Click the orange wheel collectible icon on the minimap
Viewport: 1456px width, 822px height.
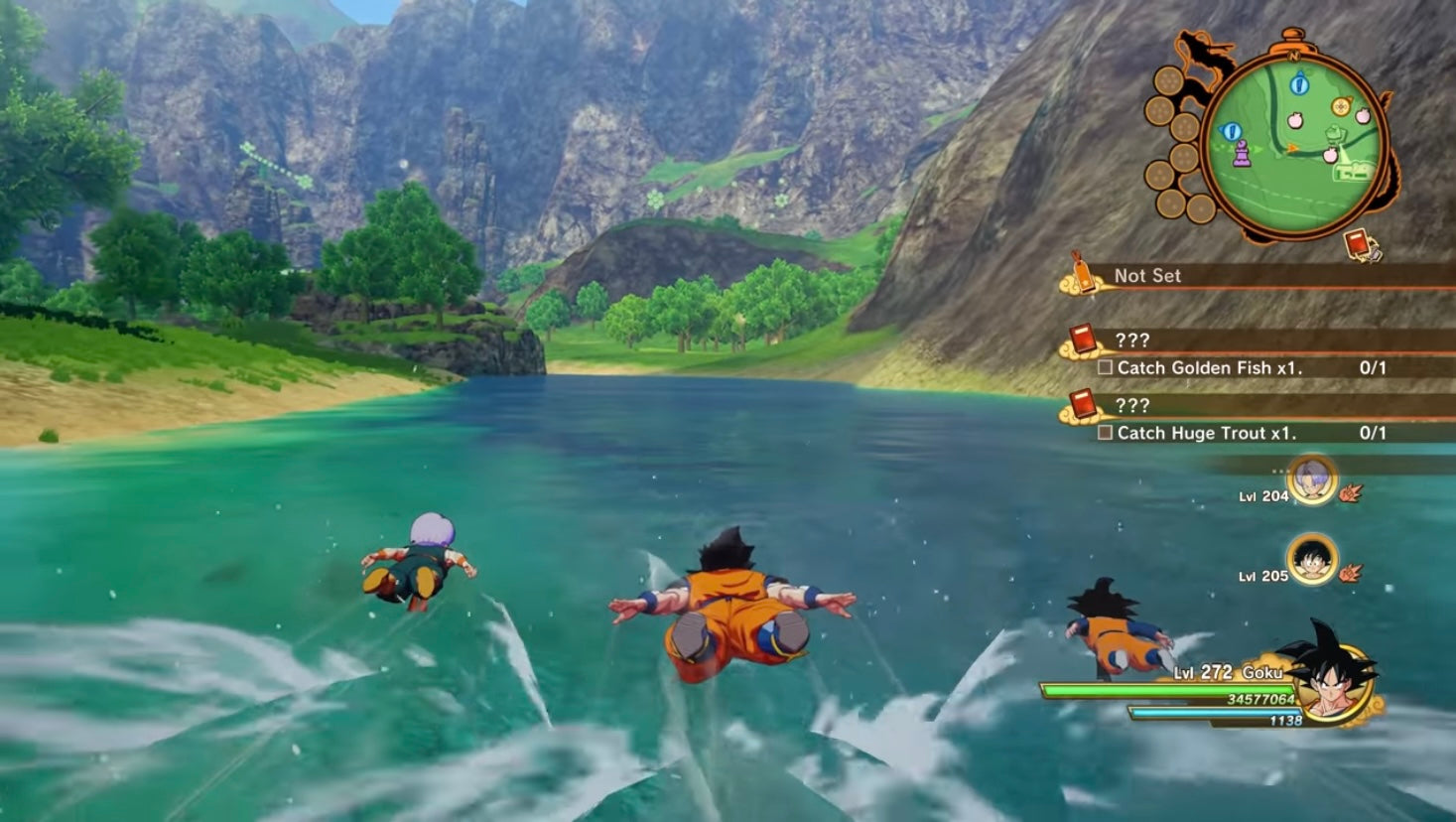pos(1341,104)
